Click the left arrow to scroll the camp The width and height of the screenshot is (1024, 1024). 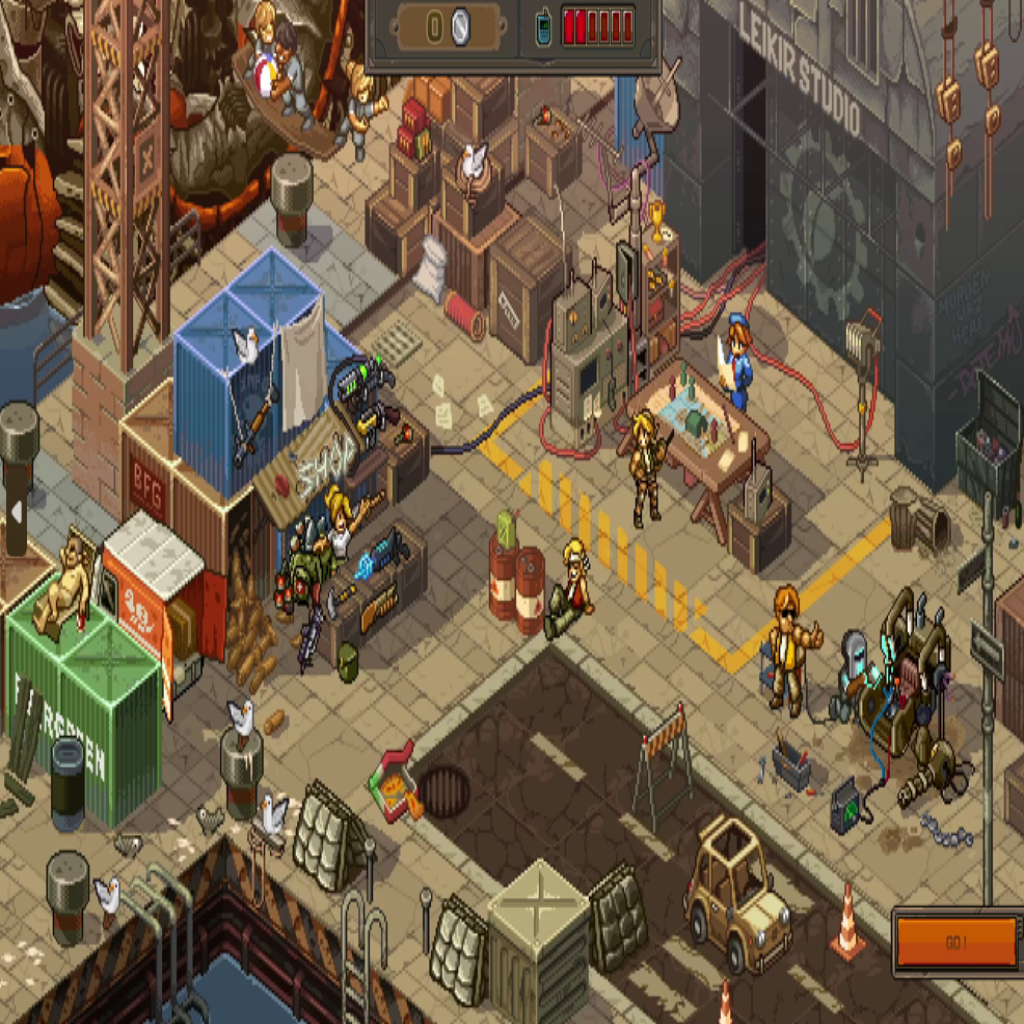16,511
